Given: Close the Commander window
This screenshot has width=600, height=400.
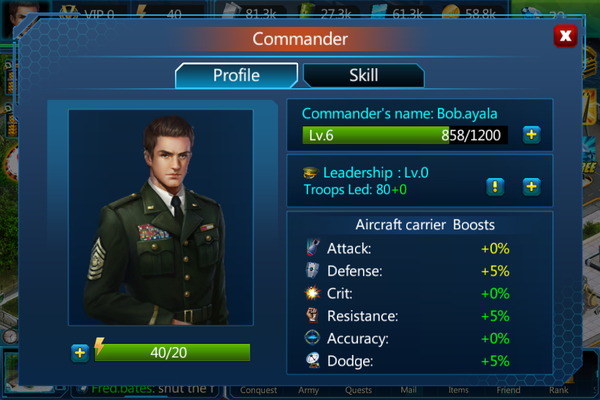Looking at the screenshot, I should click(565, 36).
